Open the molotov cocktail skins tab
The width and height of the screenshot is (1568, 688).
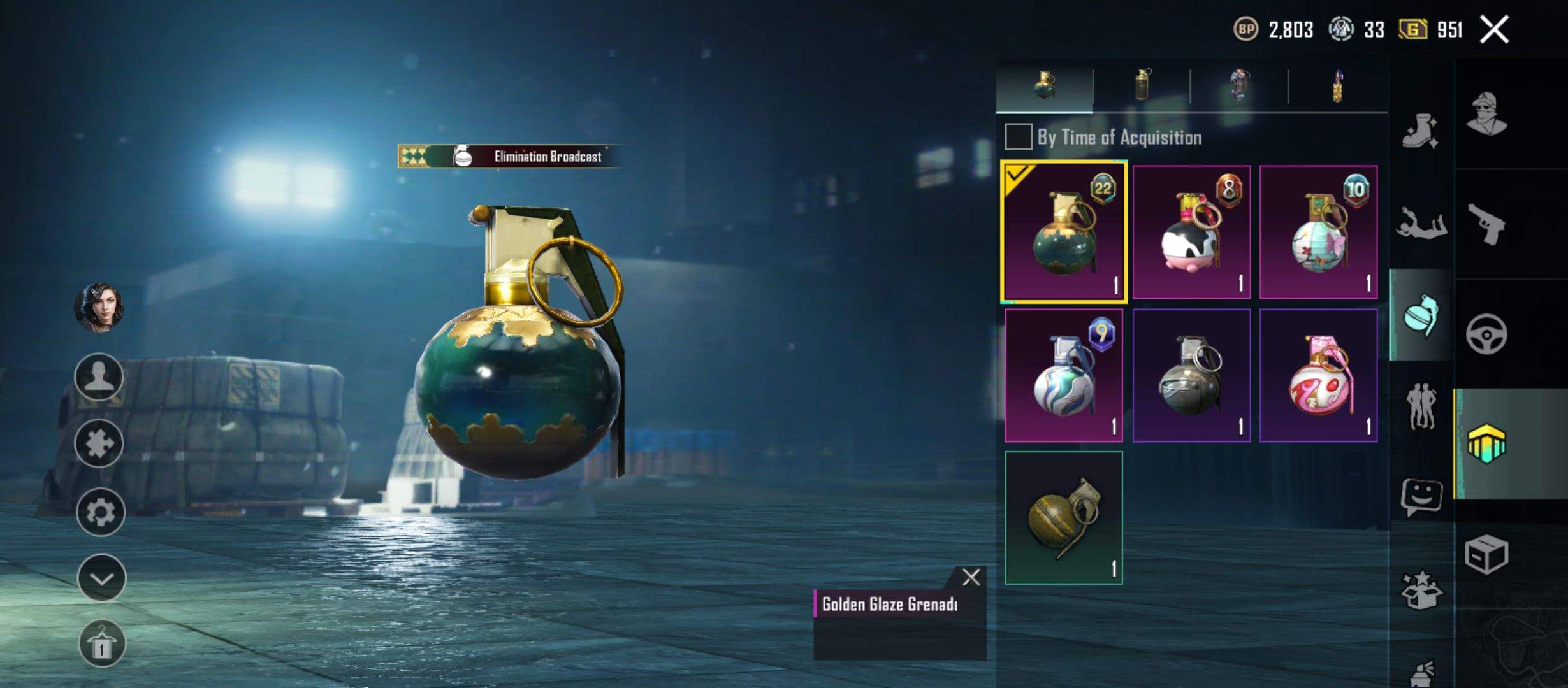(1337, 85)
